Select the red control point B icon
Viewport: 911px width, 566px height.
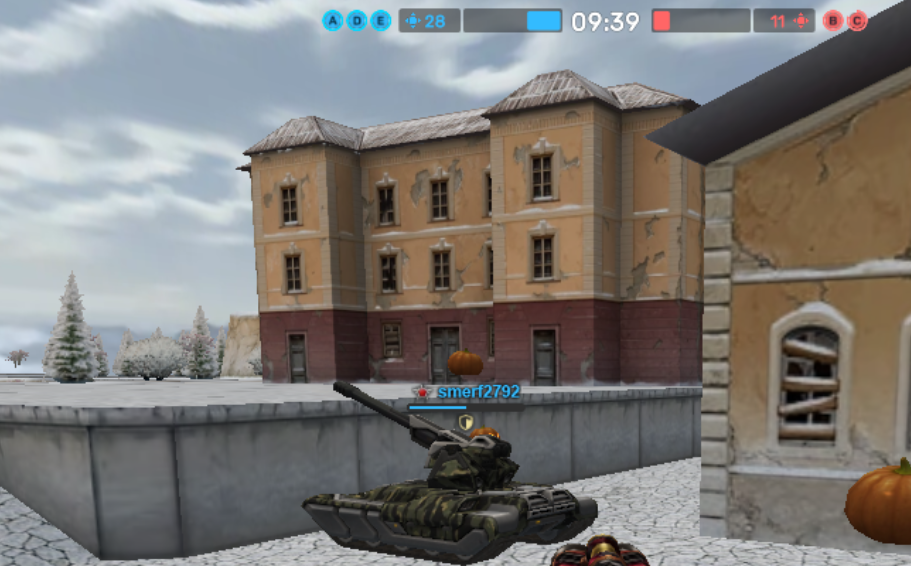coord(833,21)
